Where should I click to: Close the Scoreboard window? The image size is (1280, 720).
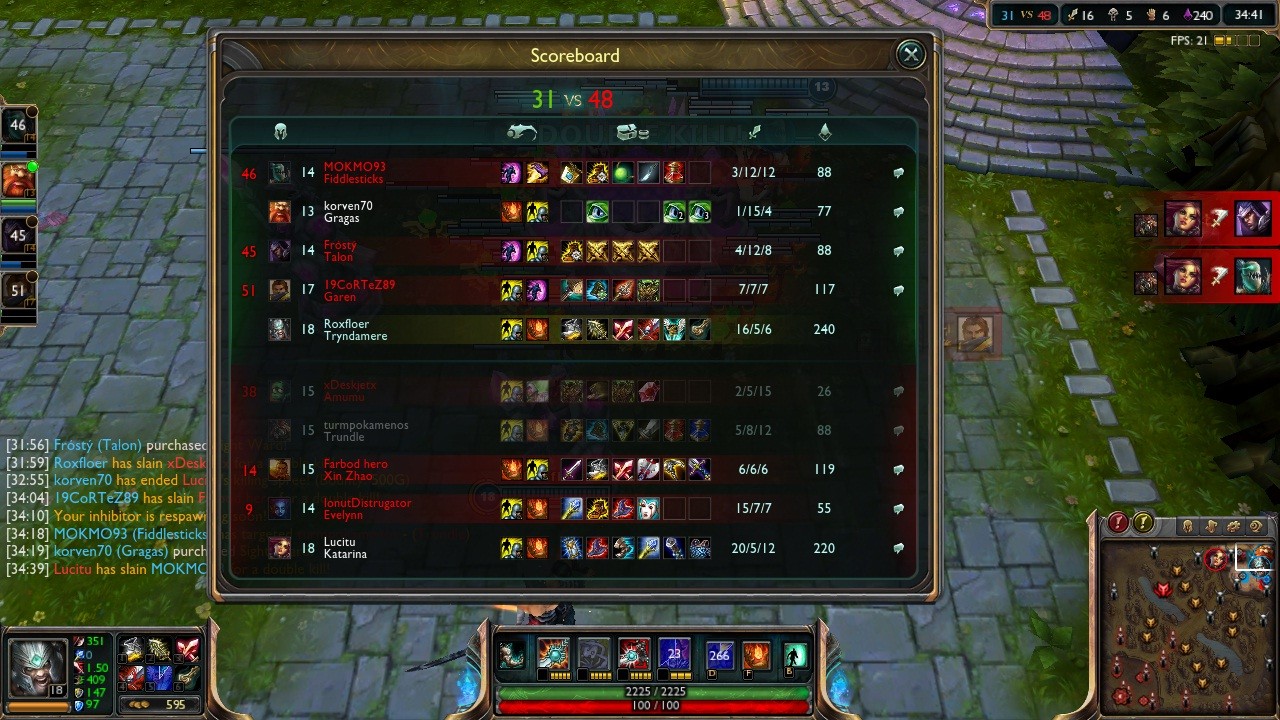pyautogui.click(x=910, y=55)
